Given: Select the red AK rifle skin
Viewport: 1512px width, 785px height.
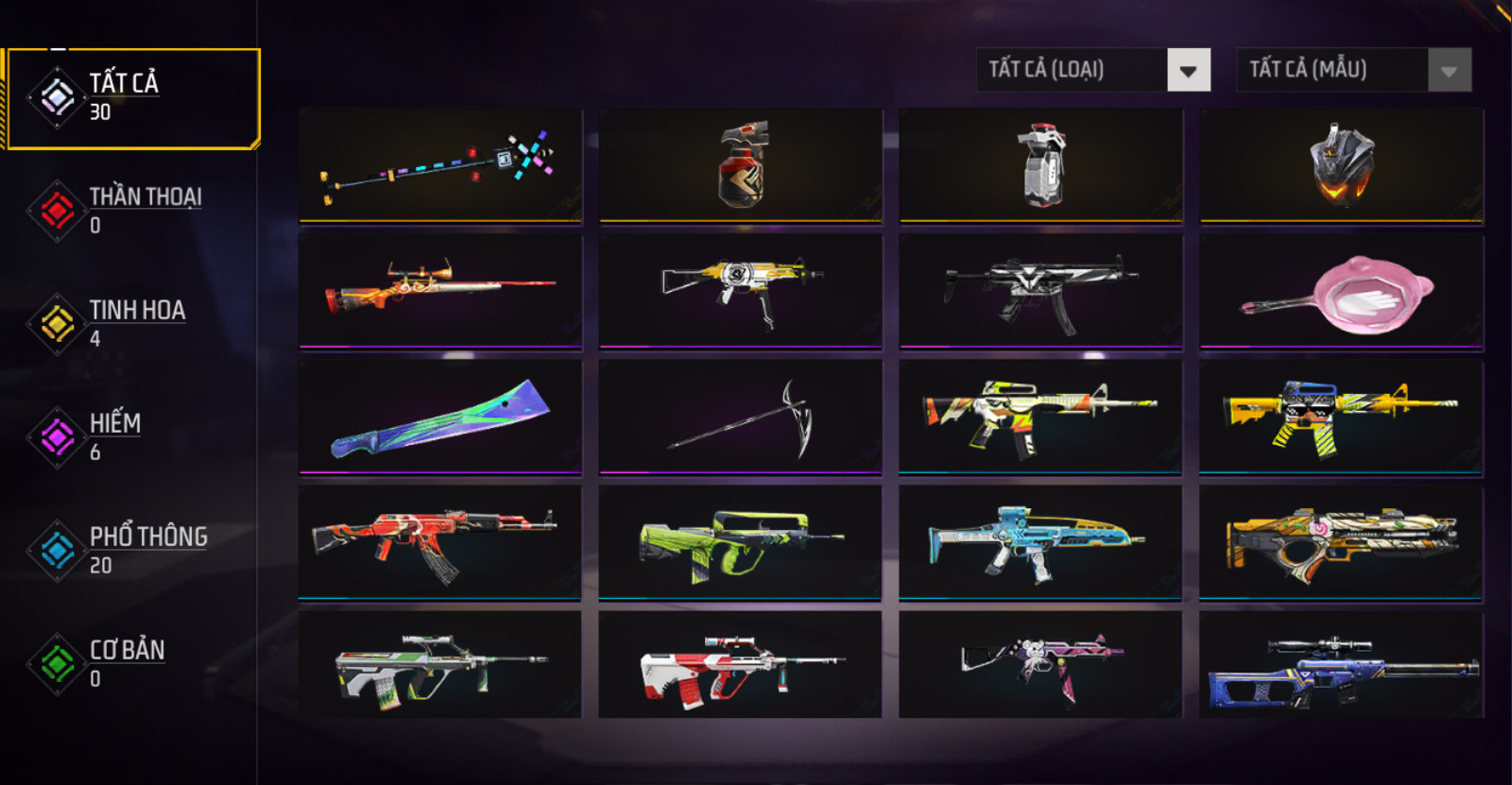Looking at the screenshot, I should [440, 542].
